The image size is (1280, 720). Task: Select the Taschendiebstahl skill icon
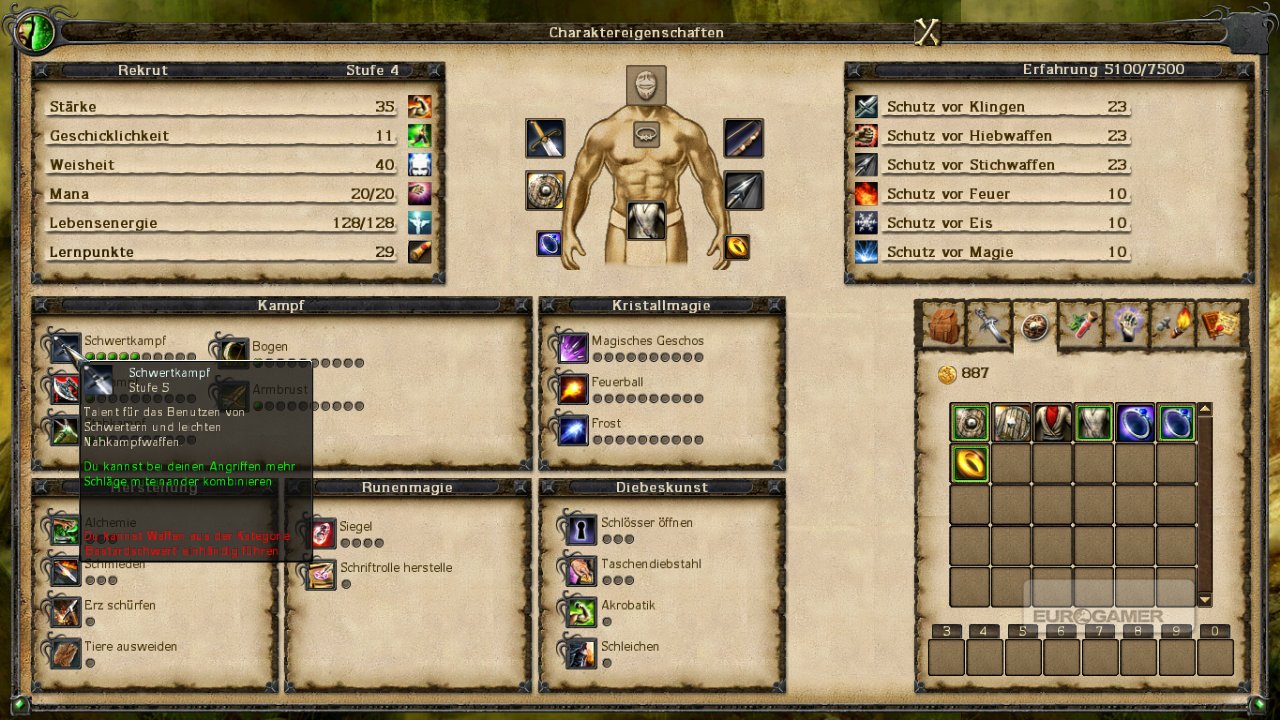(581, 571)
